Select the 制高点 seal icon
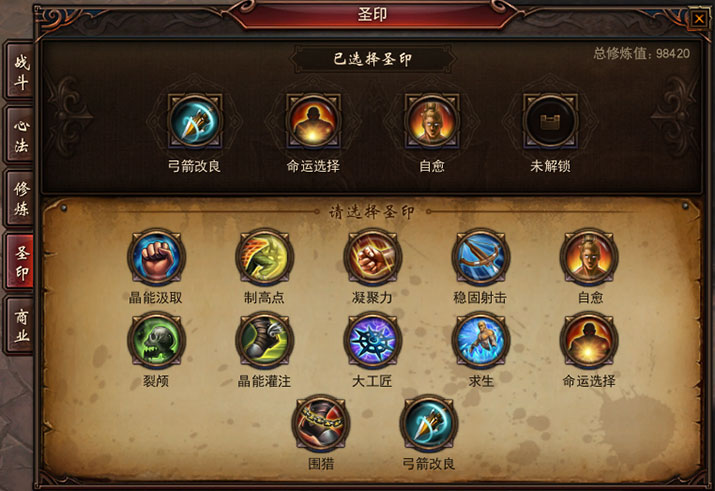The width and height of the screenshot is (715, 491). click(264, 257)
